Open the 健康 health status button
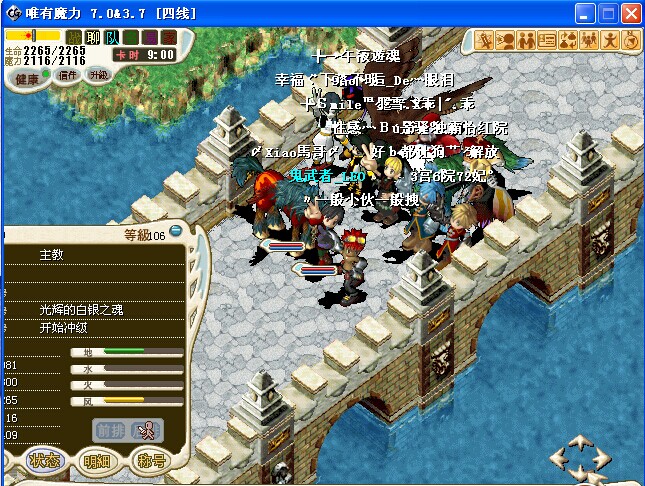 tap(28, 78)
